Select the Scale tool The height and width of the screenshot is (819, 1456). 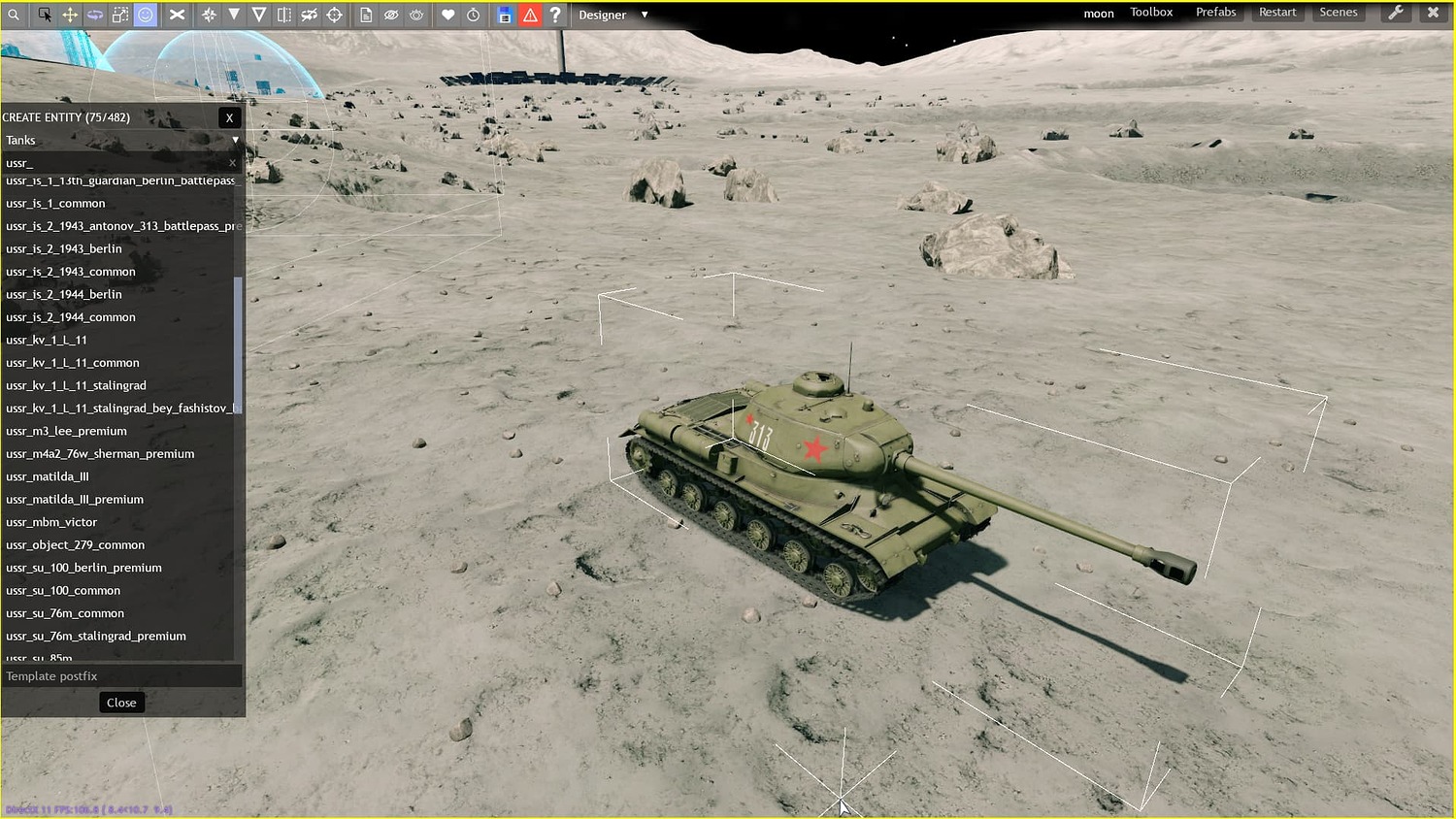pos(119,15)
